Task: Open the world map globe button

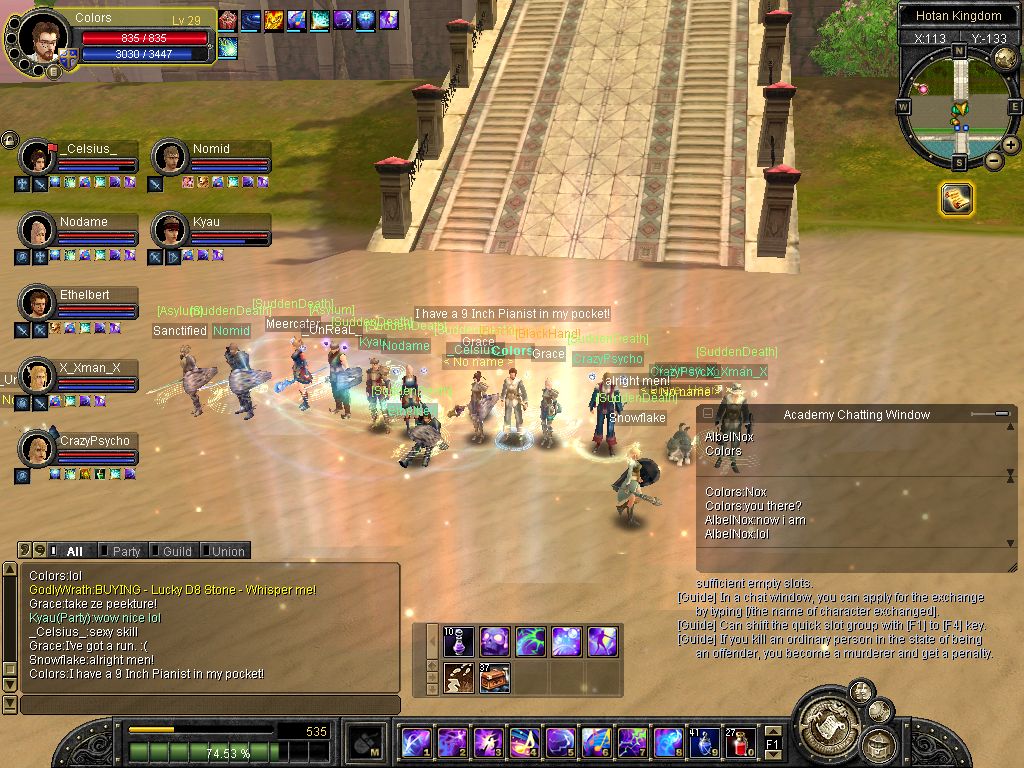Action: pos(1006,59)
